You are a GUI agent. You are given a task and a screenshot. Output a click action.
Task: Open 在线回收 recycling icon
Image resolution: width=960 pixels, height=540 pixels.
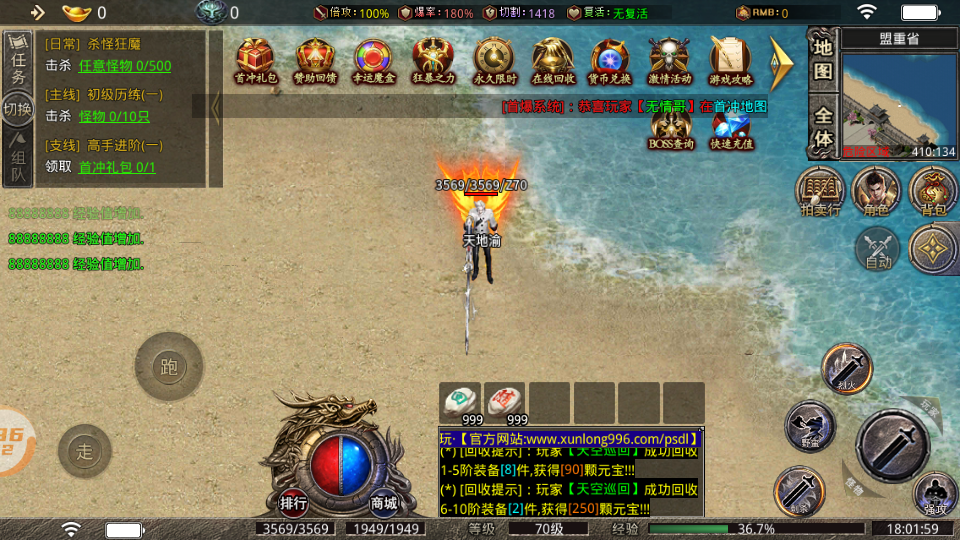552,60
